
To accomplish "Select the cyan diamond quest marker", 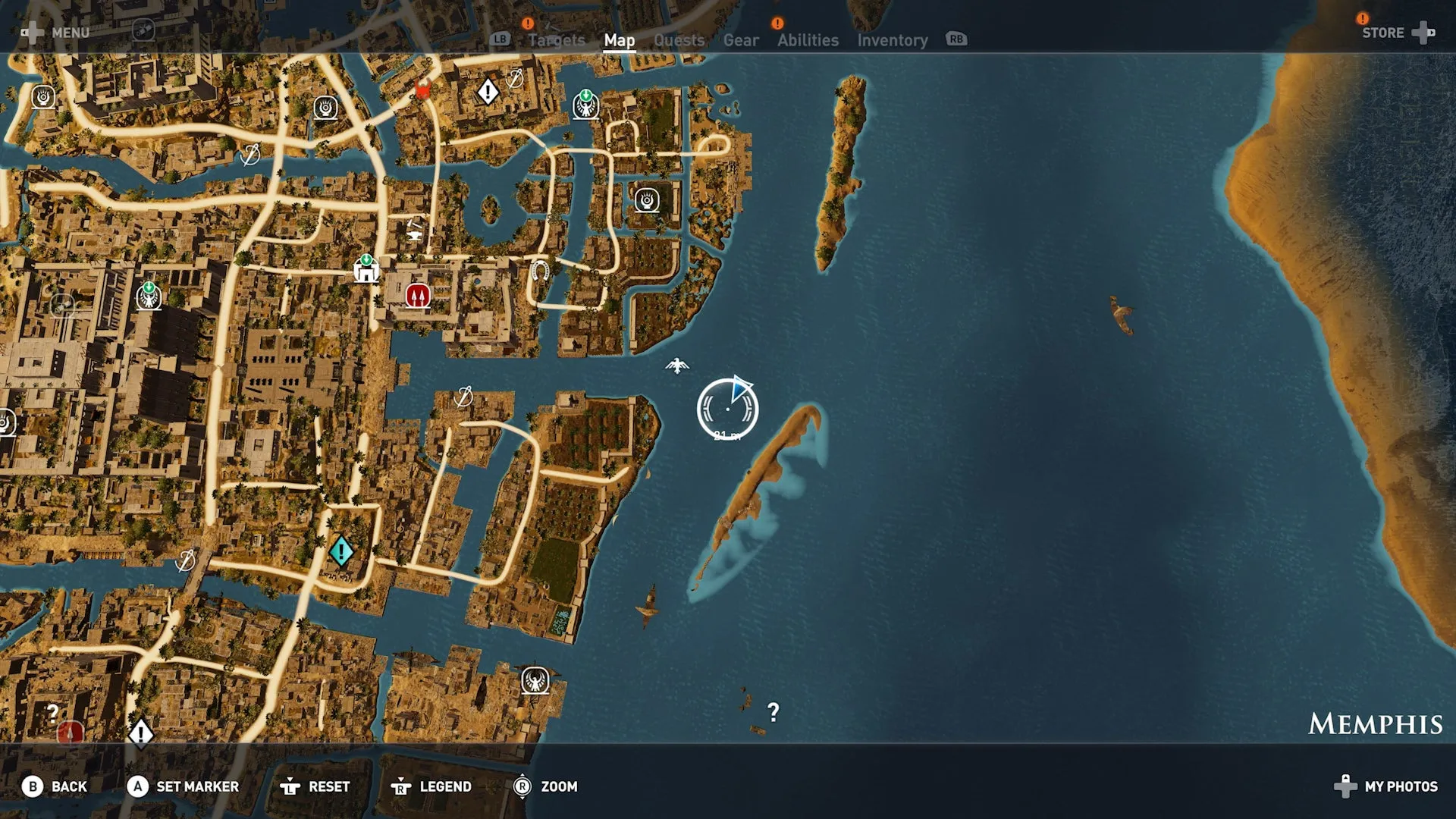I will [341, 551].
